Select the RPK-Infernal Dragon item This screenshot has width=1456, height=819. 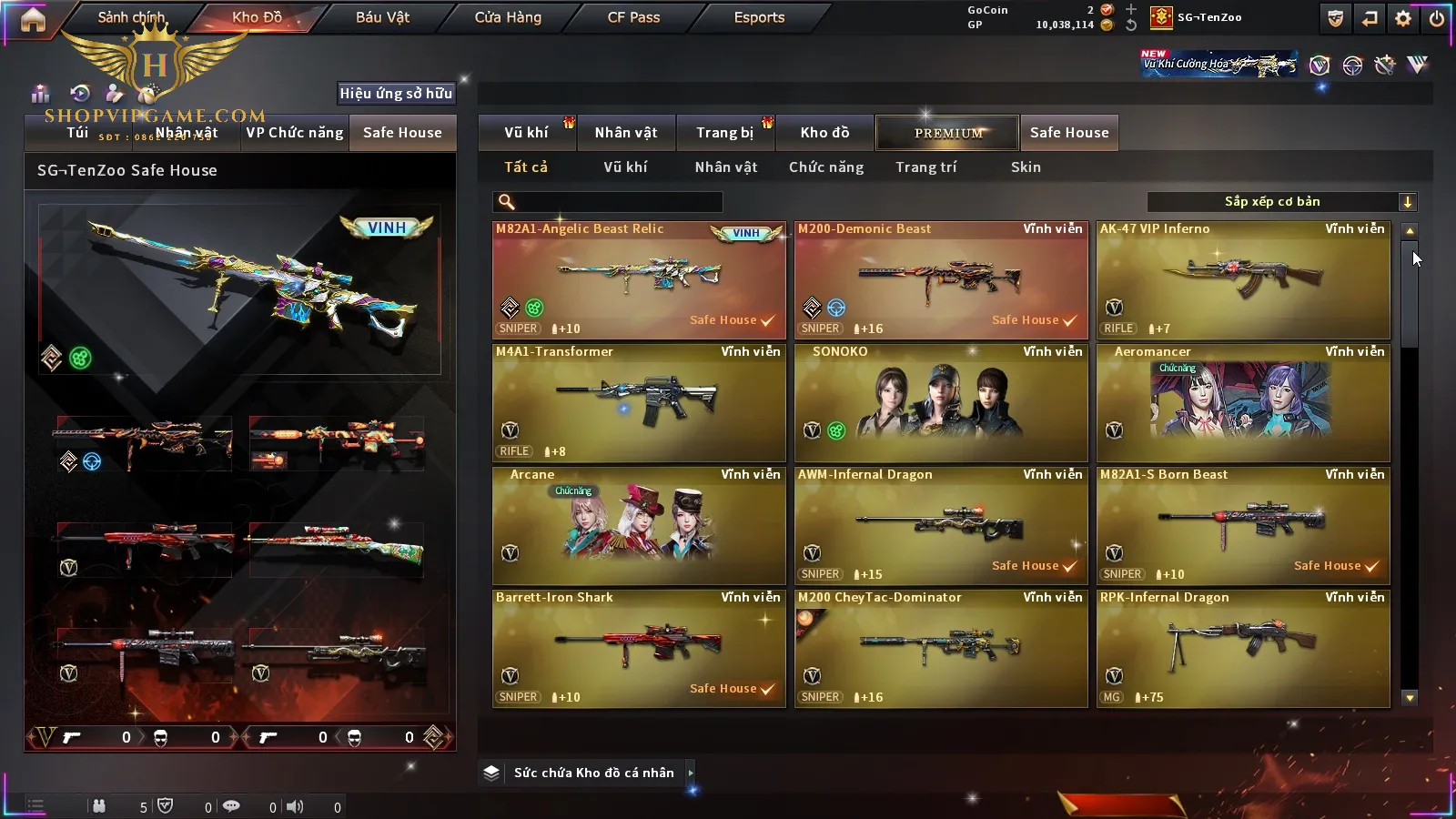(x=1243, y=649)
